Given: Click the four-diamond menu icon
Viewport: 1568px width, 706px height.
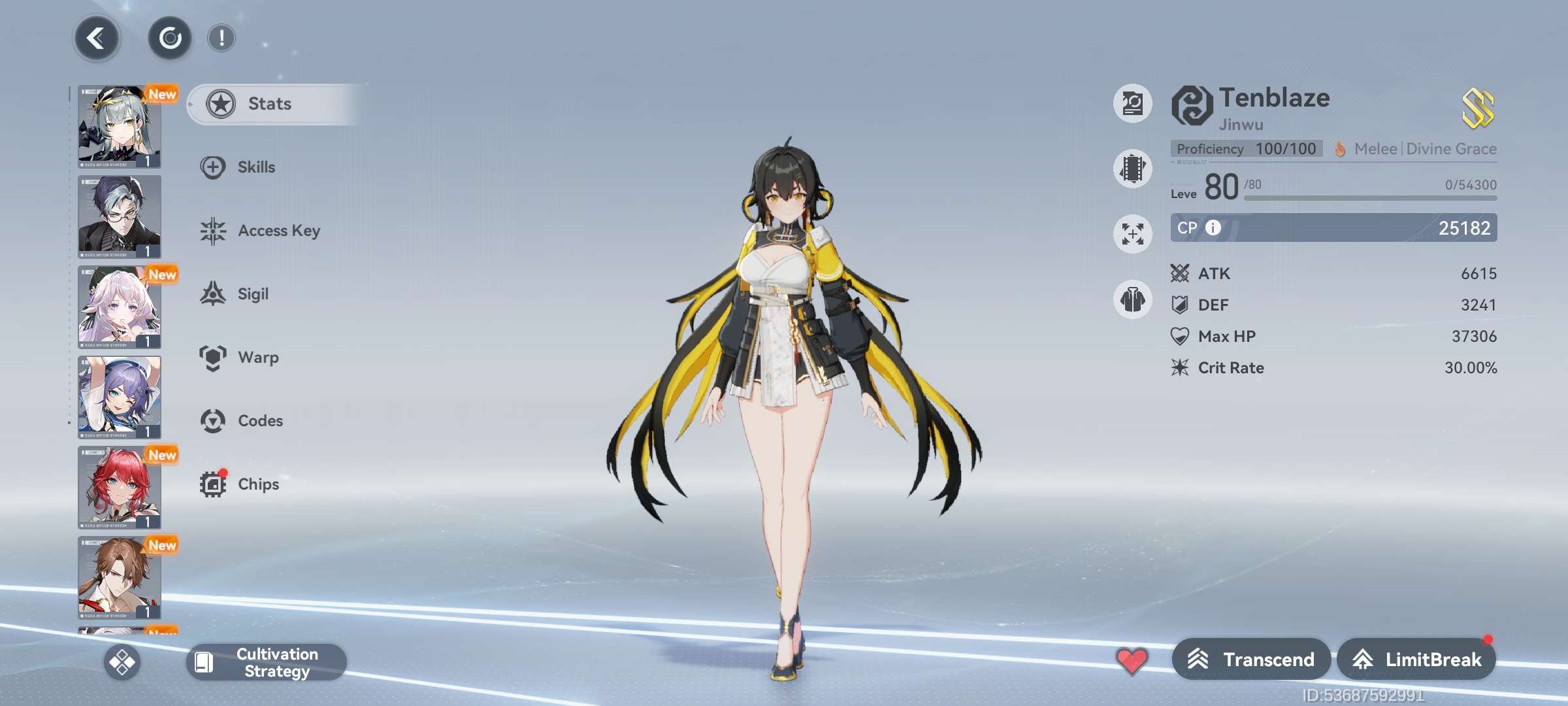Looking at the screenshot, I should coord(122,662).
